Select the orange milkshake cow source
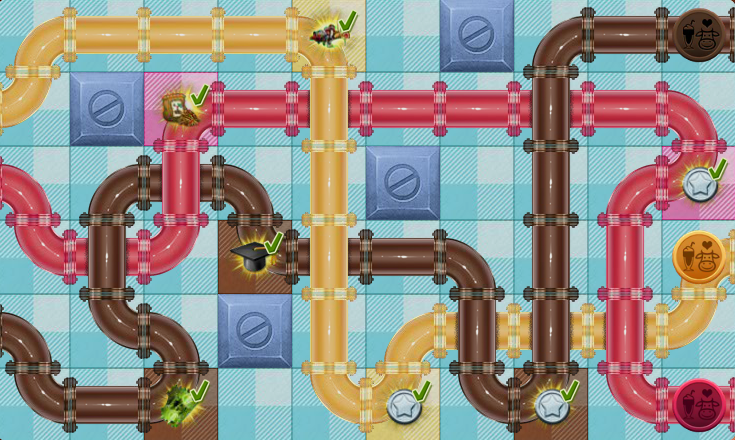 click(698, 257)
